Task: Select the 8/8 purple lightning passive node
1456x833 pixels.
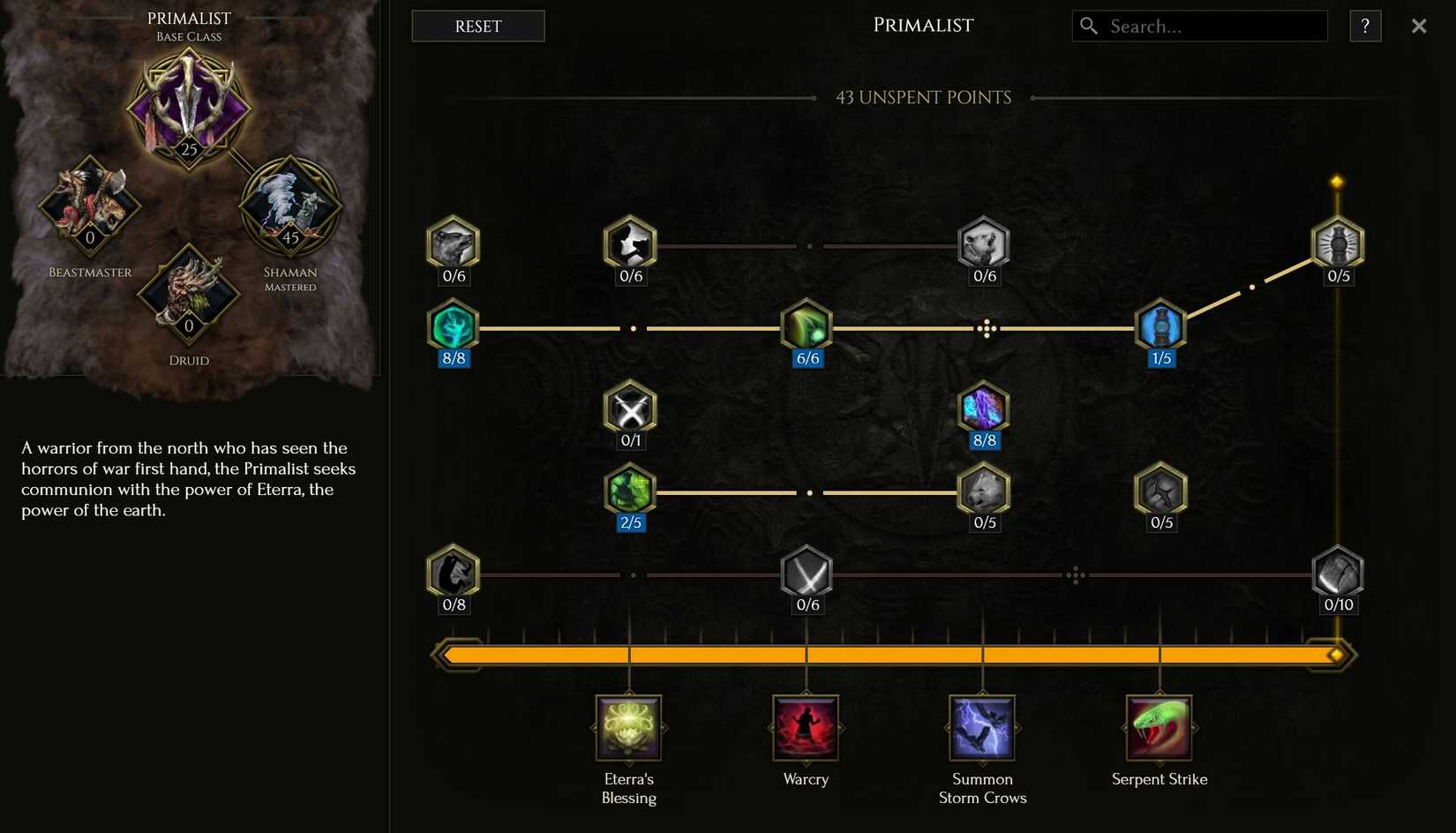Action: pyautogui.click(x=983, y=409)
